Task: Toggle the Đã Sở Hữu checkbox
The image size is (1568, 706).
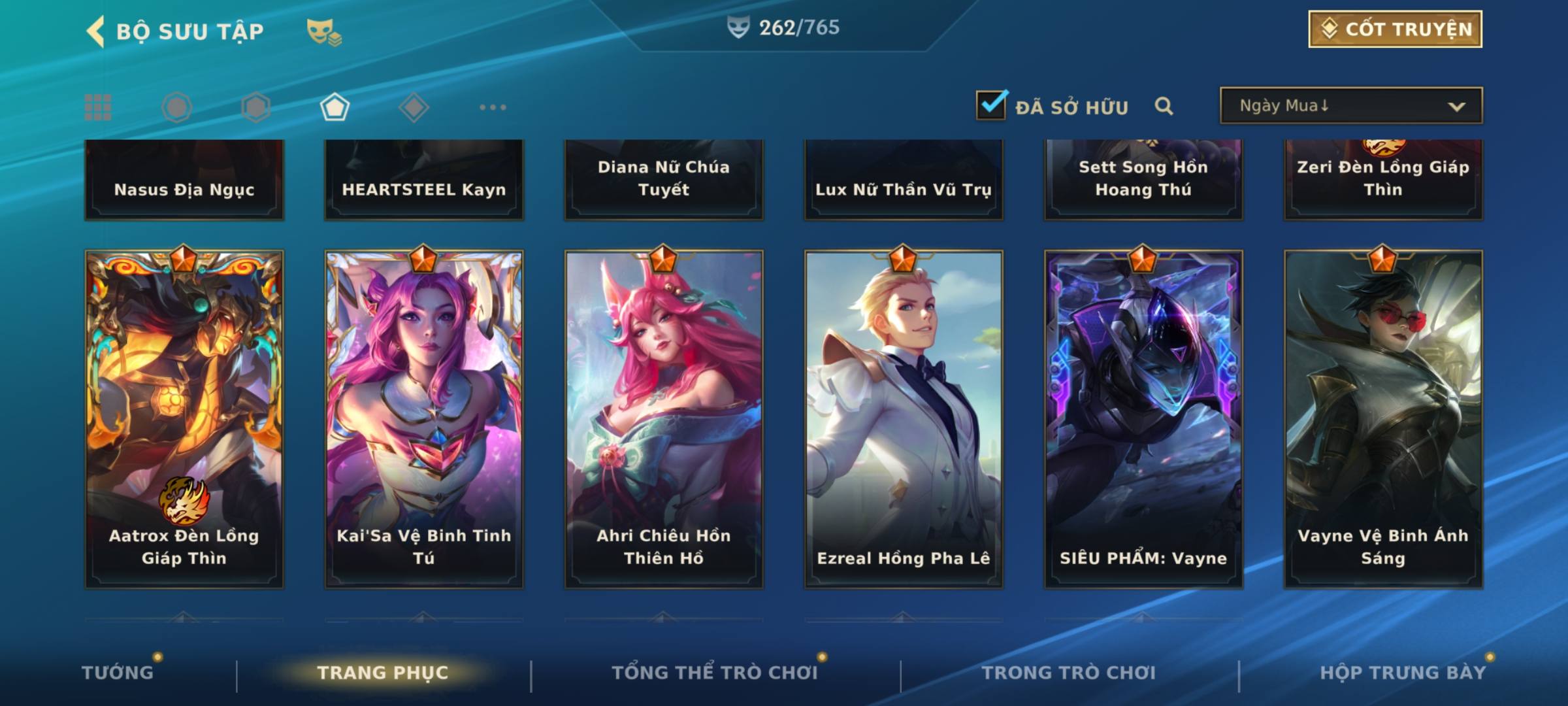Action: [x=991, y=105]
